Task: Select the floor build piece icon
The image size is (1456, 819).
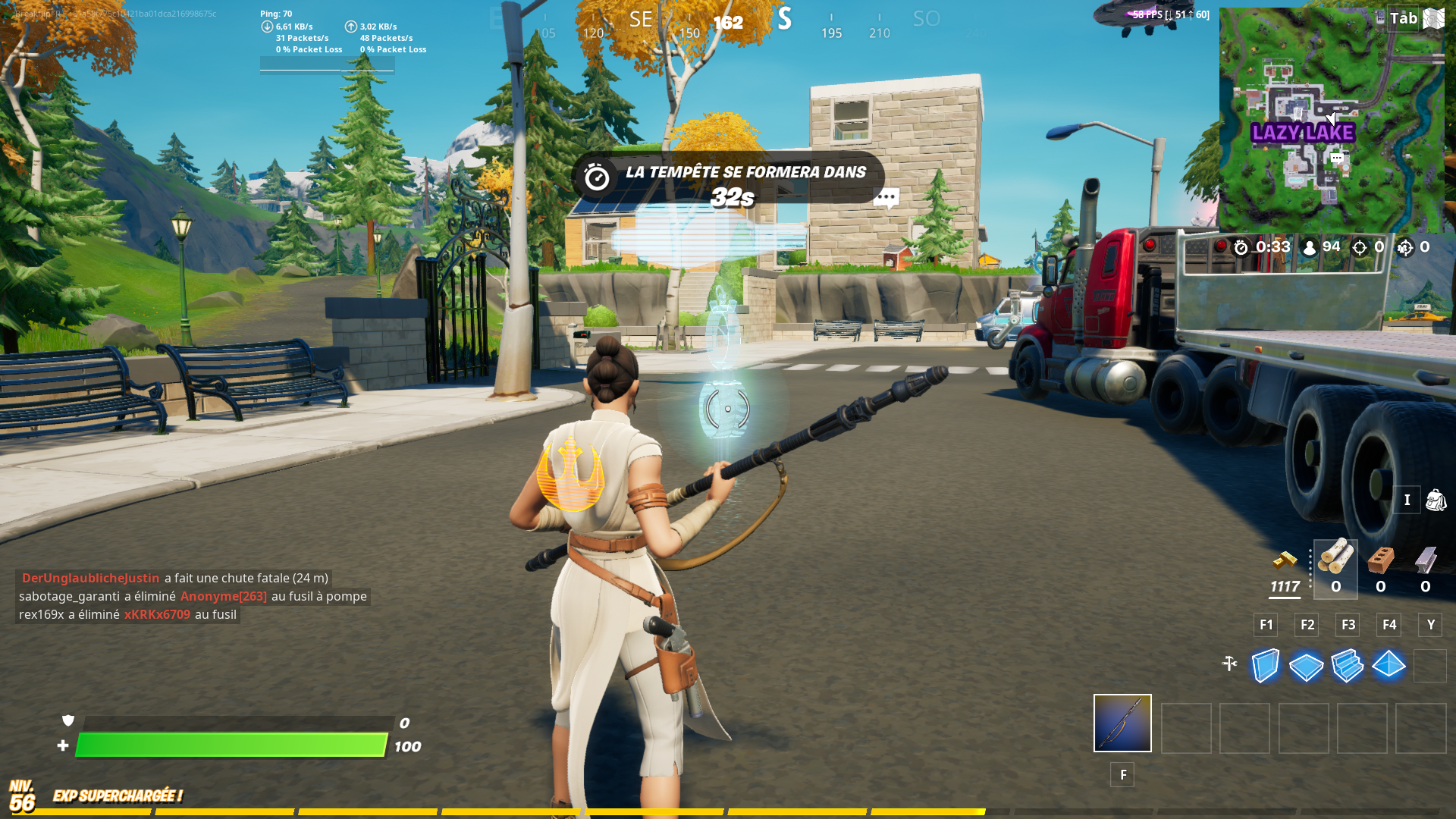Action: 1306,666
